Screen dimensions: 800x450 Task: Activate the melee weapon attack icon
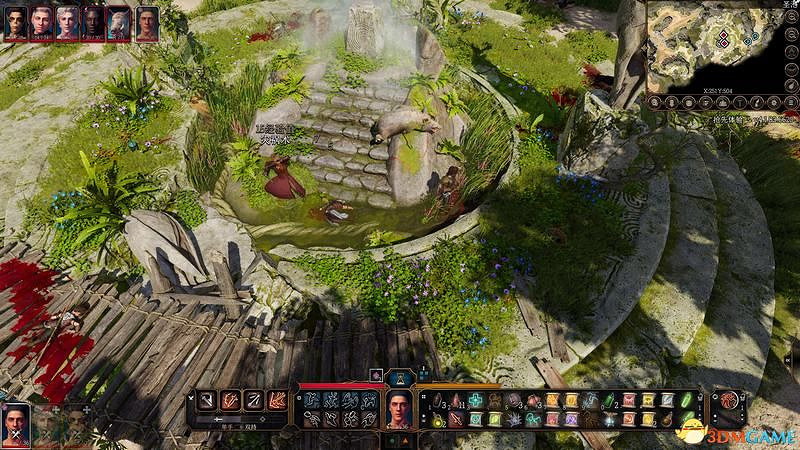click(205, 401)
